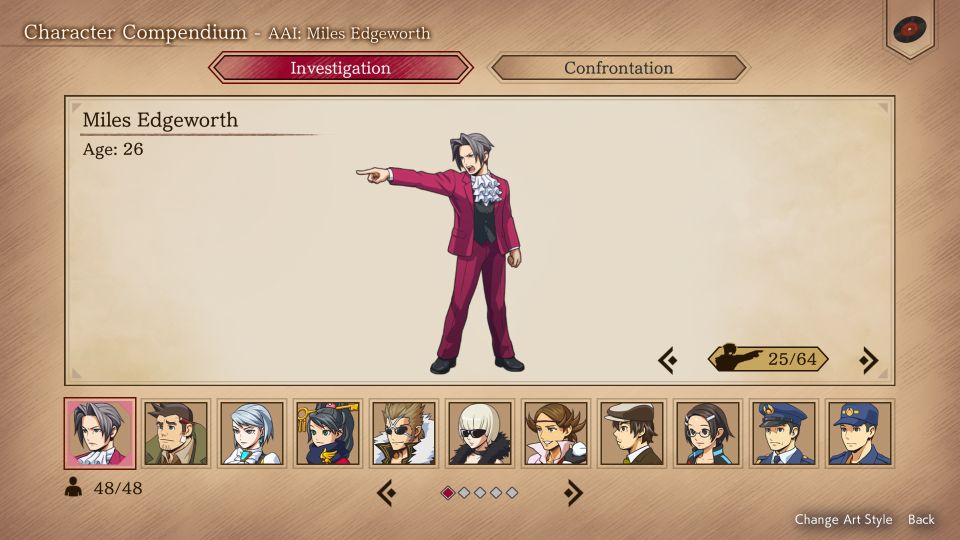Select the Miles Edgeworth portrait thumbnail

point(100,433)
